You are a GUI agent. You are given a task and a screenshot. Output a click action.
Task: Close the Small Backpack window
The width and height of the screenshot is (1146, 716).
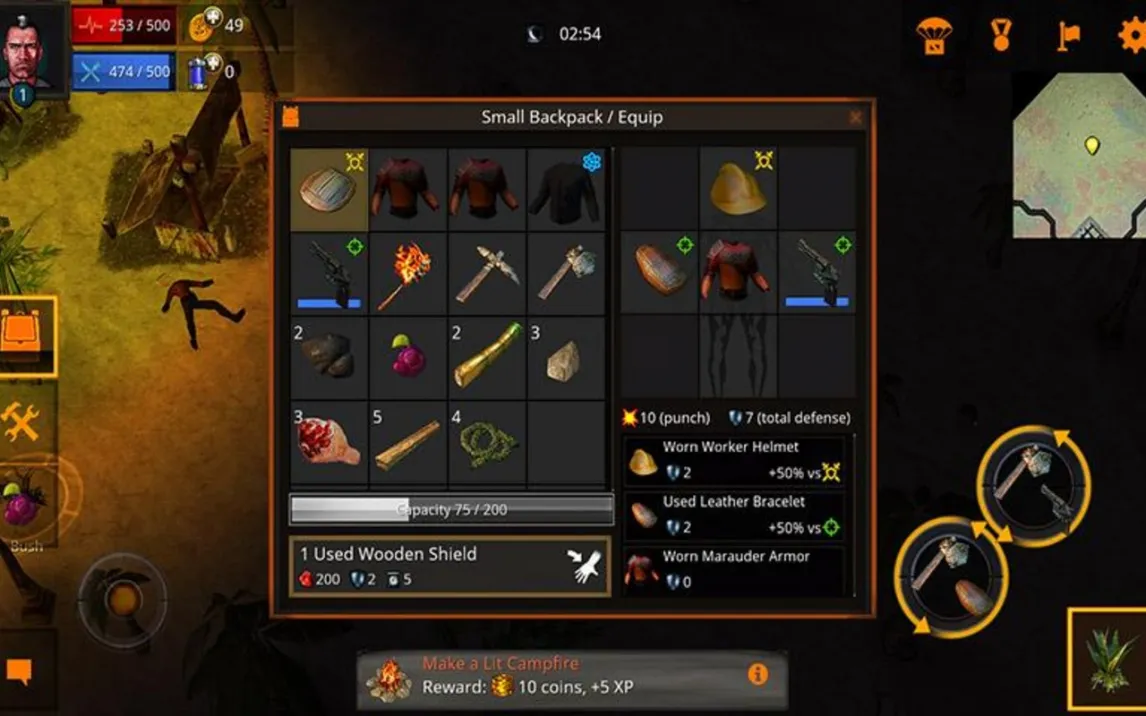pos(855,117)
